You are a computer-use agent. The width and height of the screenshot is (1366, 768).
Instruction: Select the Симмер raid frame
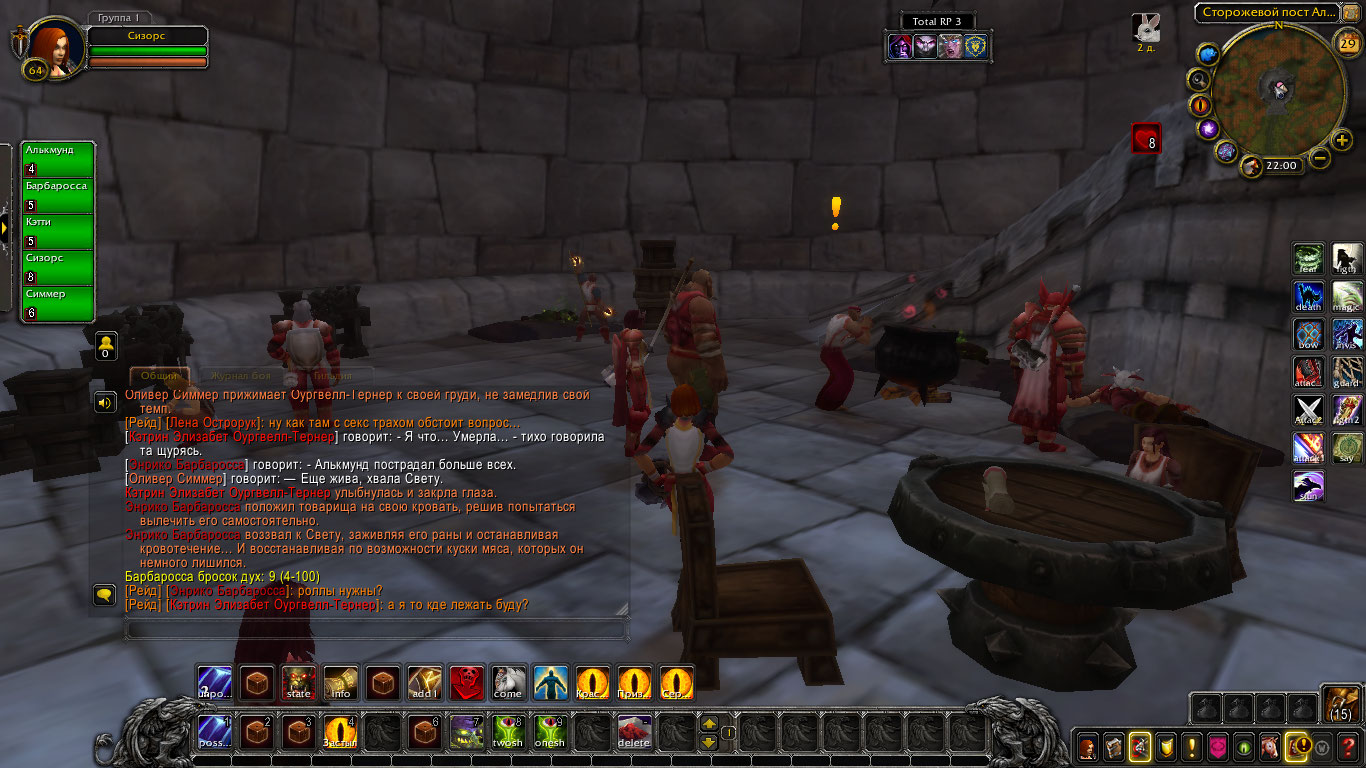pos(58,303)
